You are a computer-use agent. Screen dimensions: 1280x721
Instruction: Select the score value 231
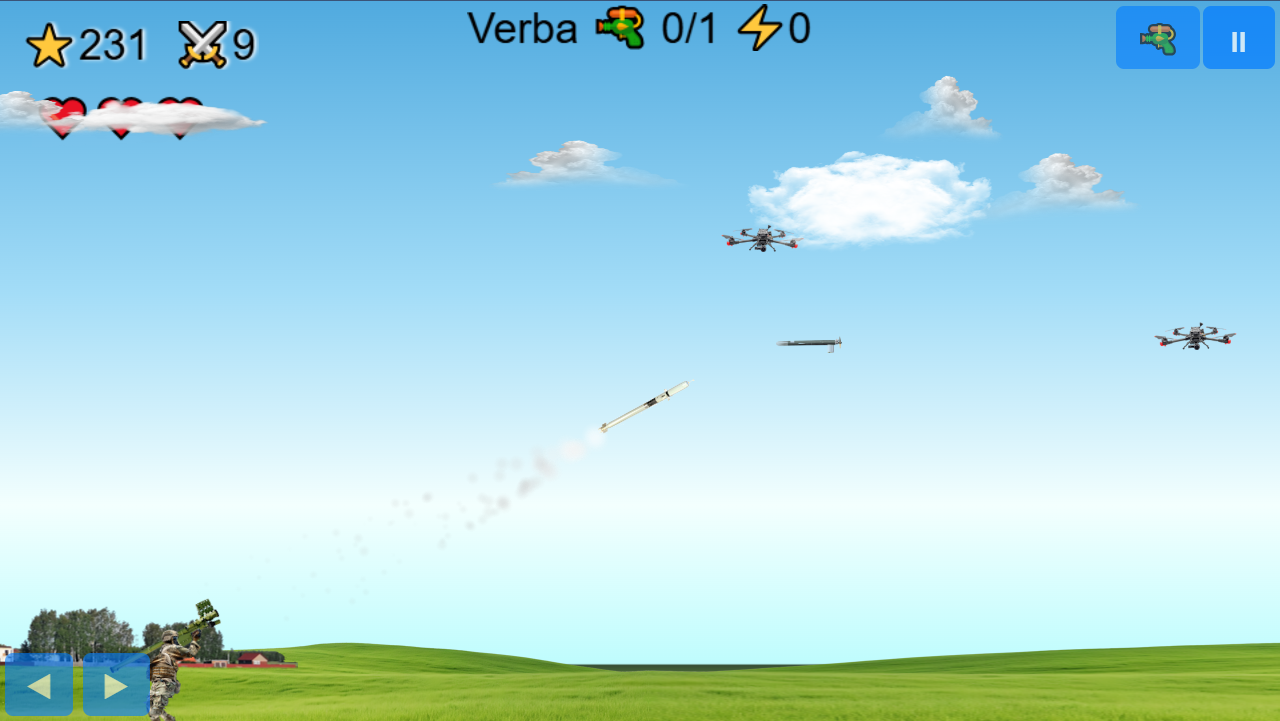point(112,43)
